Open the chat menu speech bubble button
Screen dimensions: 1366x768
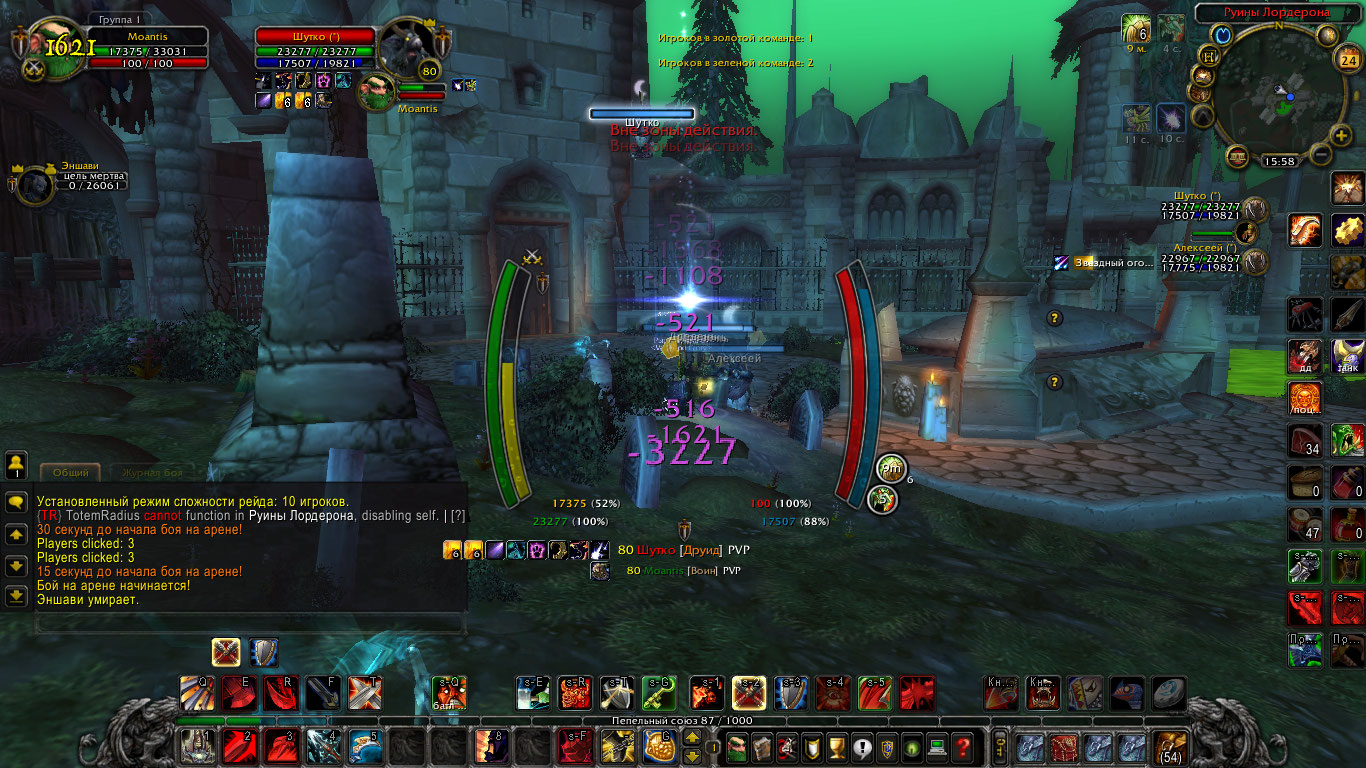[16, 503]
